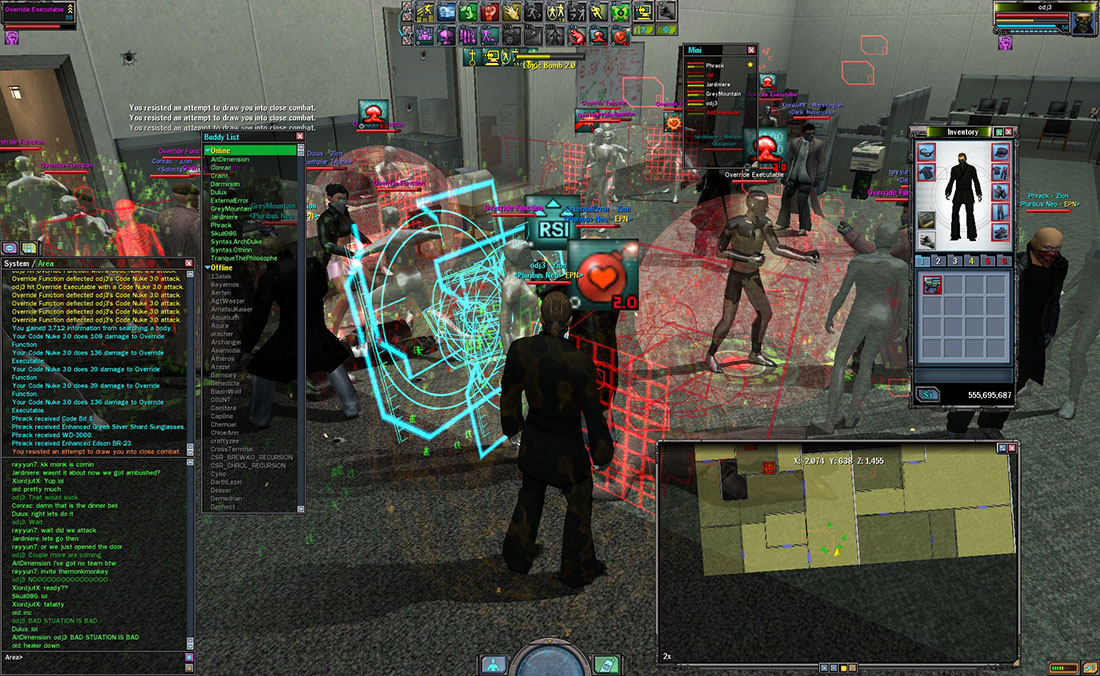Switch to inventory tab 2
Screen dimensions: 1100x676
click(939, 261)
